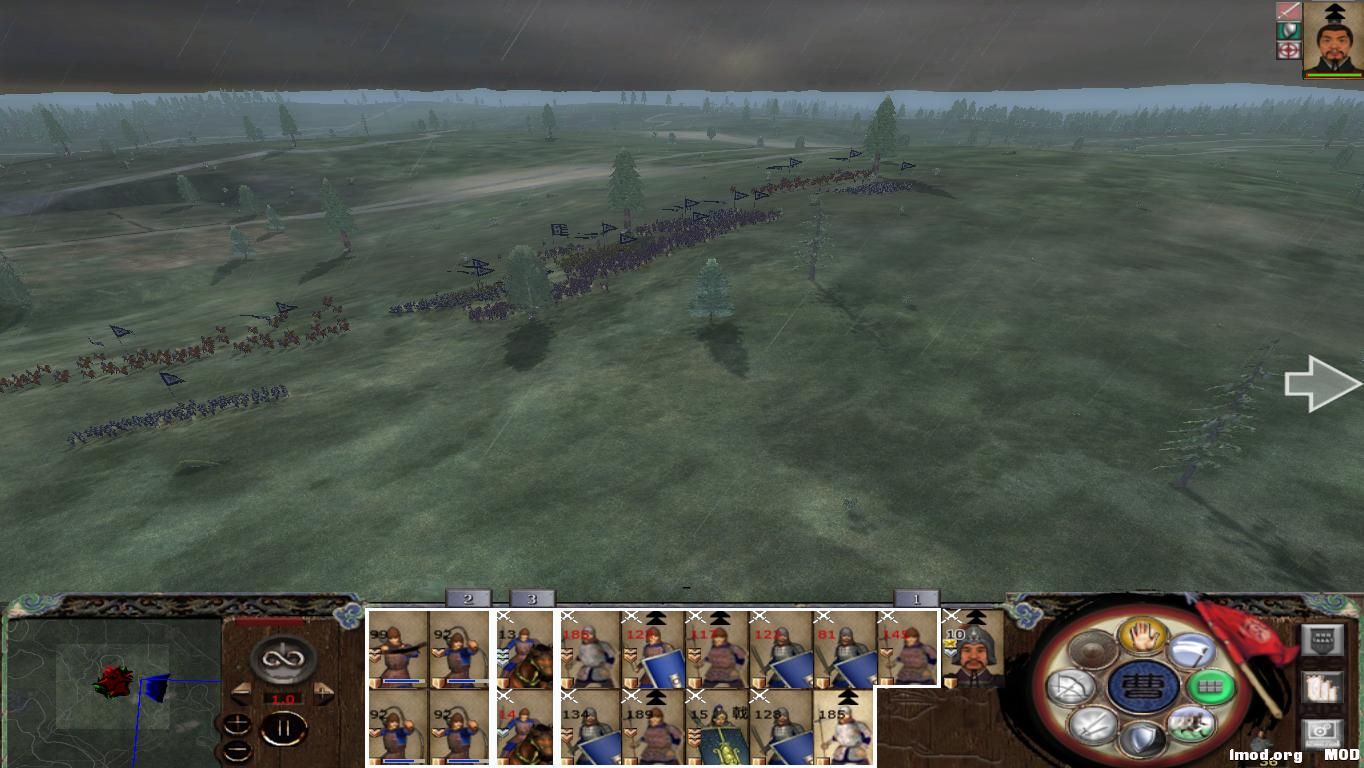Click the red 1.0 battle speed indicator

pos(282,698)
